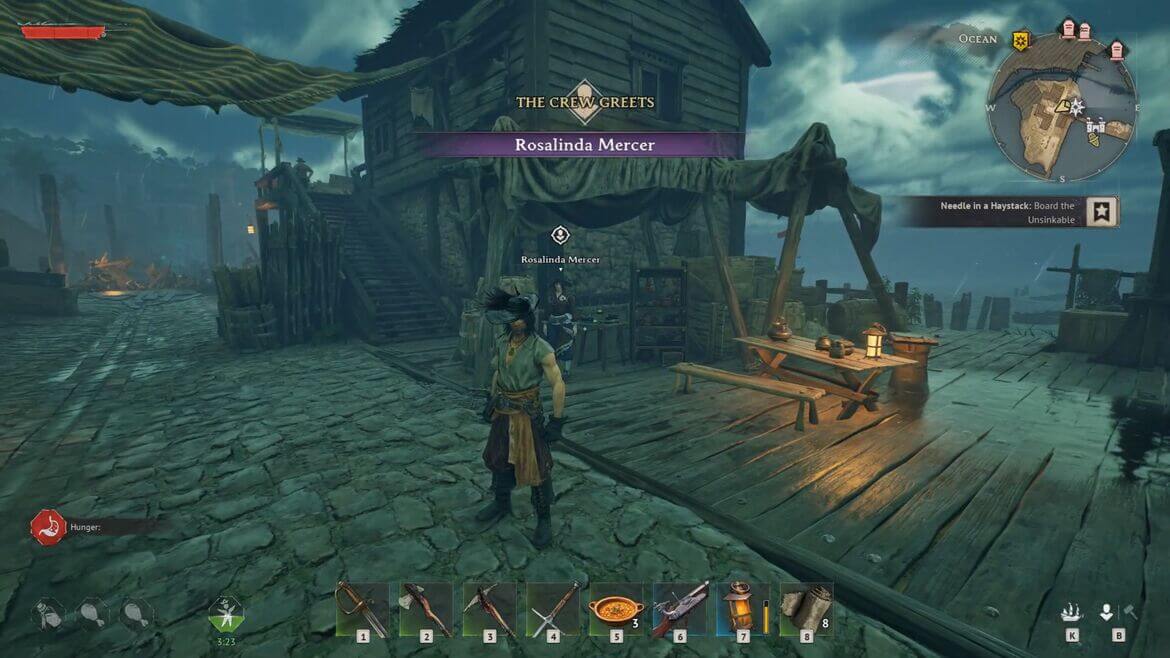Open the build menu hammer icon
This screenshot has width=1170, height=658.
click(x=1130, y=612)
